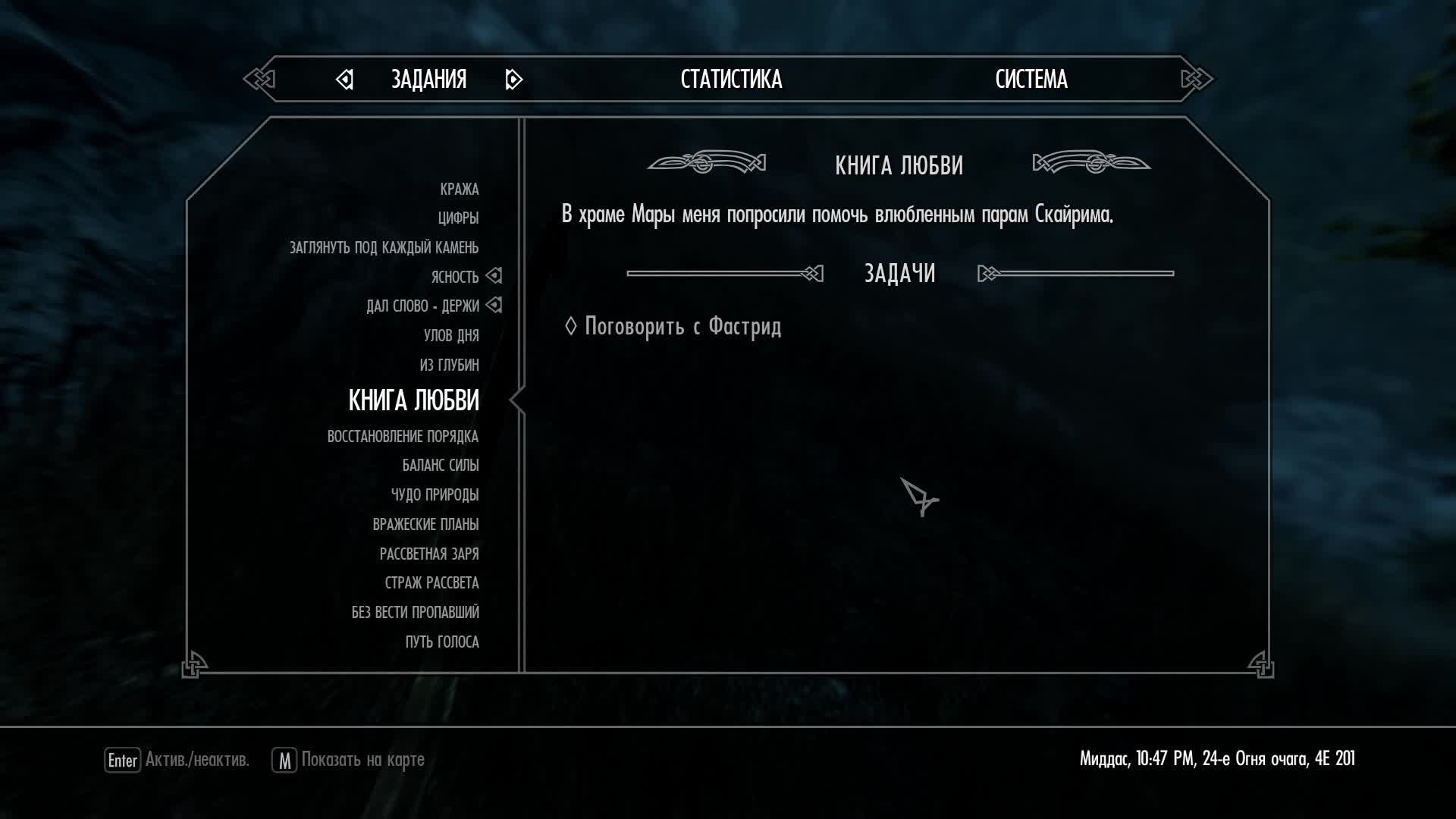
Task: Click the arrow icon next to ДАЛ СЛОВО - ДЕРЖИ
Action: 494,306
